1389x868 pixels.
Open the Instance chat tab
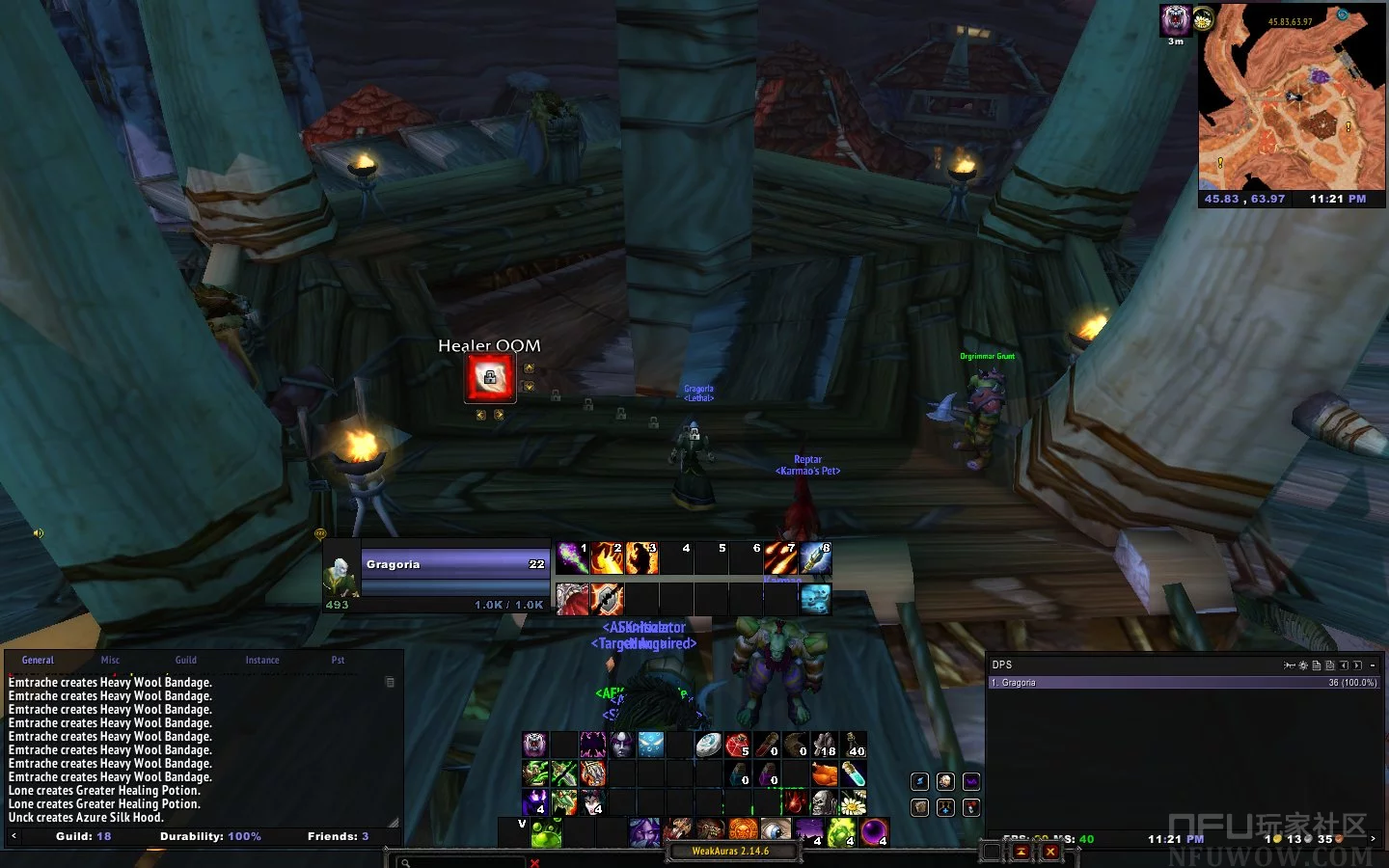[x=262, y=661]
